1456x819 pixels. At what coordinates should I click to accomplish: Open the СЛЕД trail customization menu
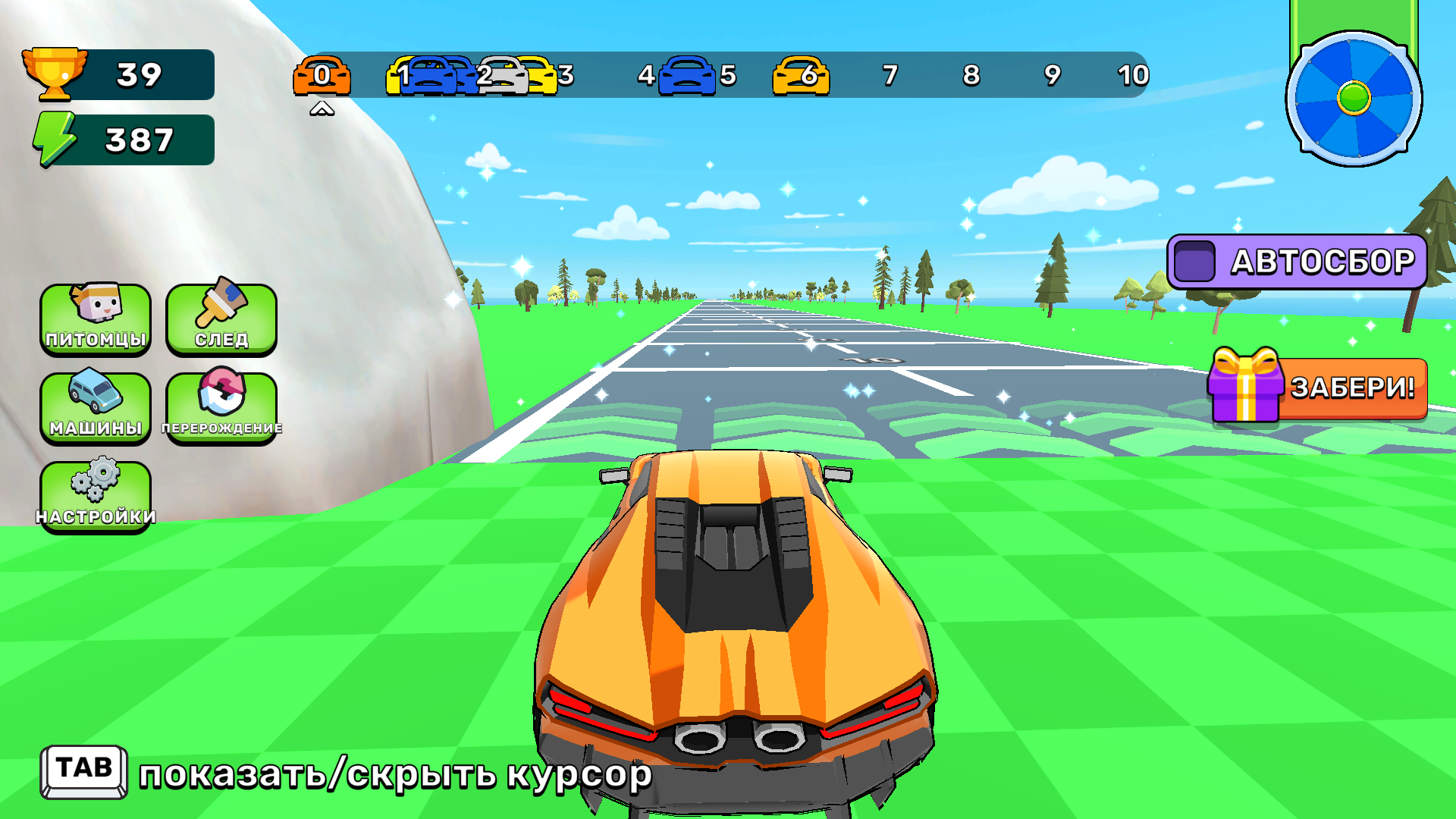[x=221, y=318]
